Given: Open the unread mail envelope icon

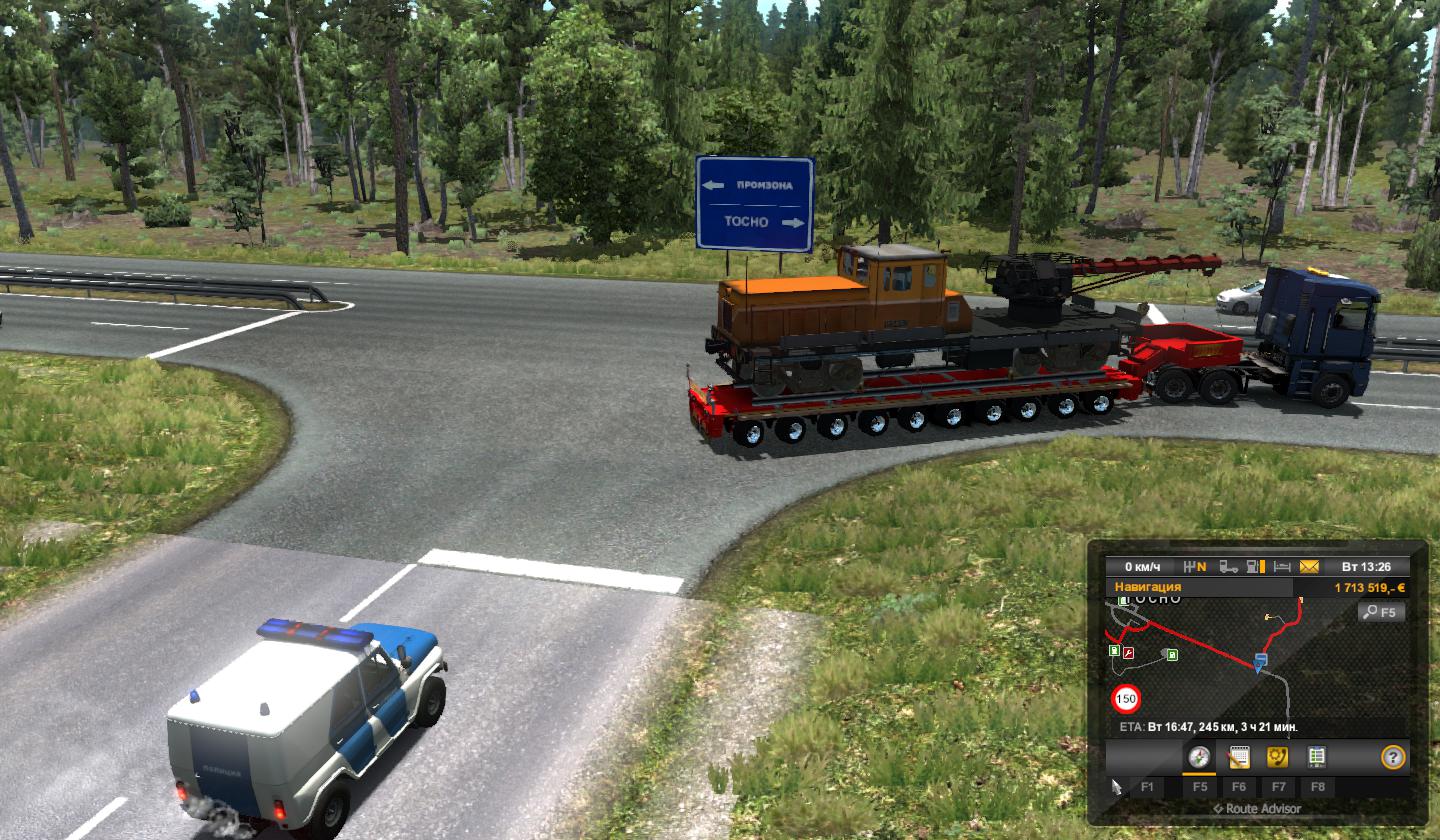Looking at the screenshot, I should tap(1309, 566).
